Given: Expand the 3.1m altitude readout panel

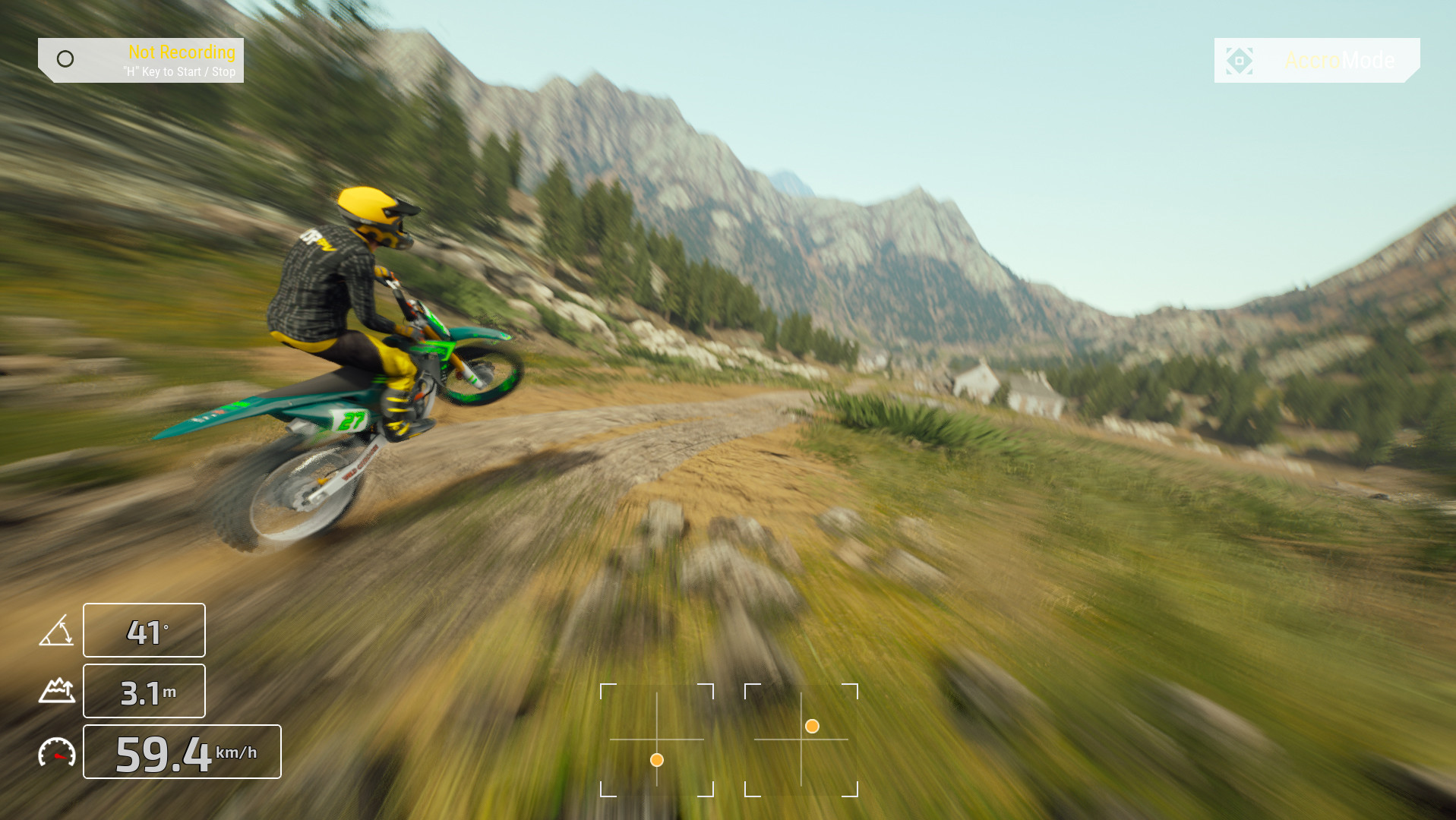Looking at the screenshot, I should (x=144, y=690).
